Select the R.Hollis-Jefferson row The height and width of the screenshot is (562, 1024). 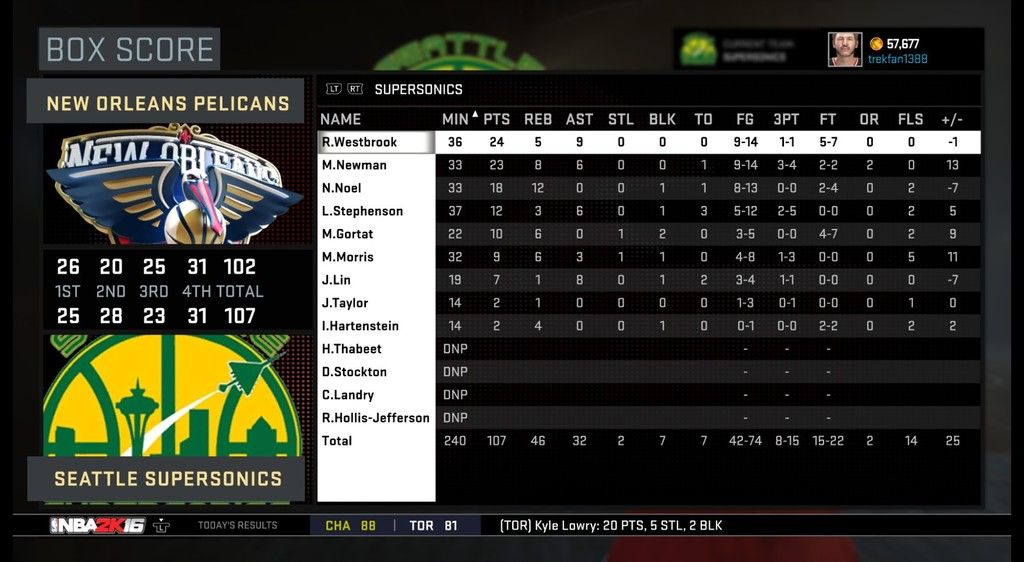(x=376, y=418)
